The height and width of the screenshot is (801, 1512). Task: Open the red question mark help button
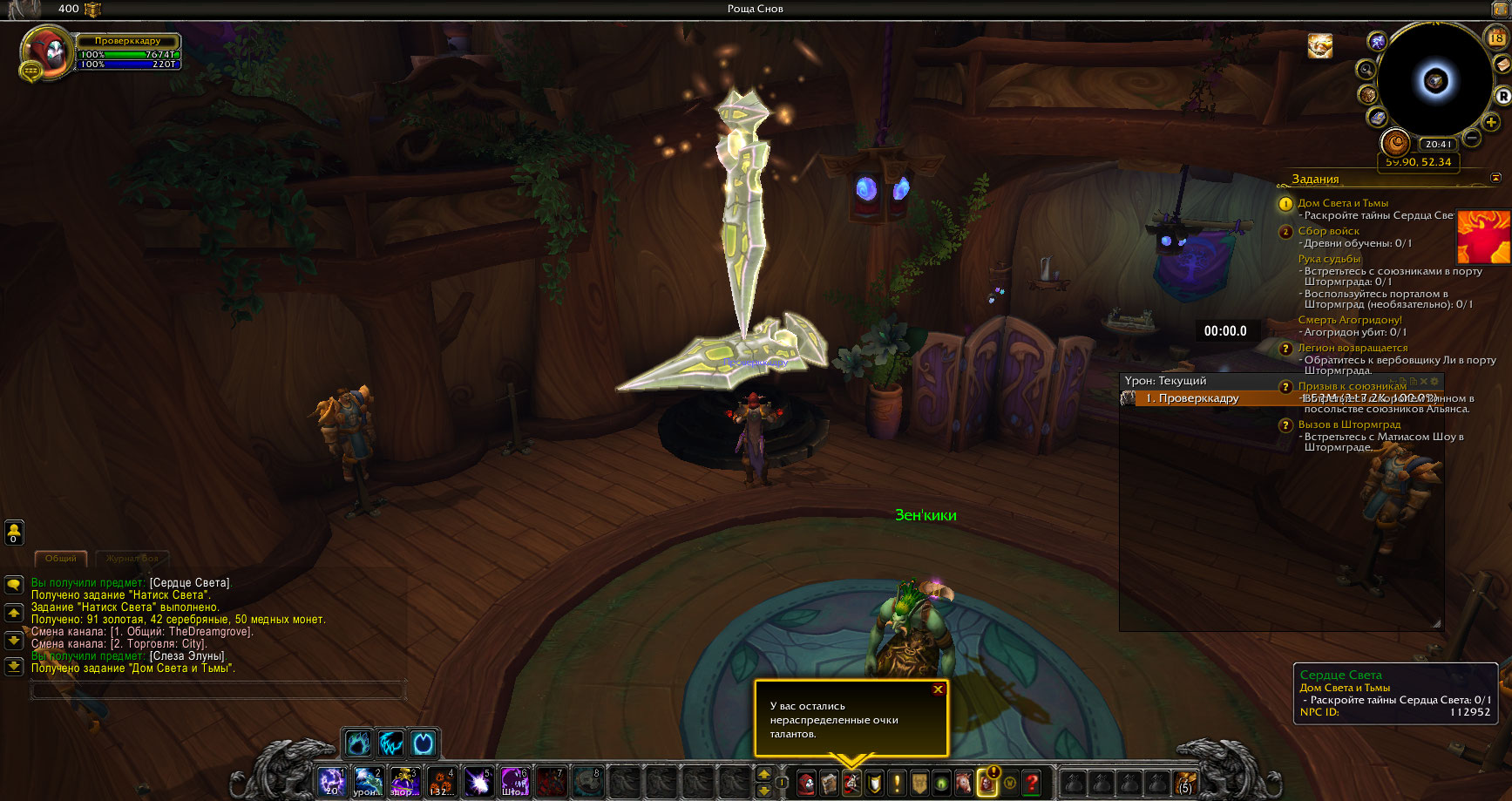point(1032,783)
